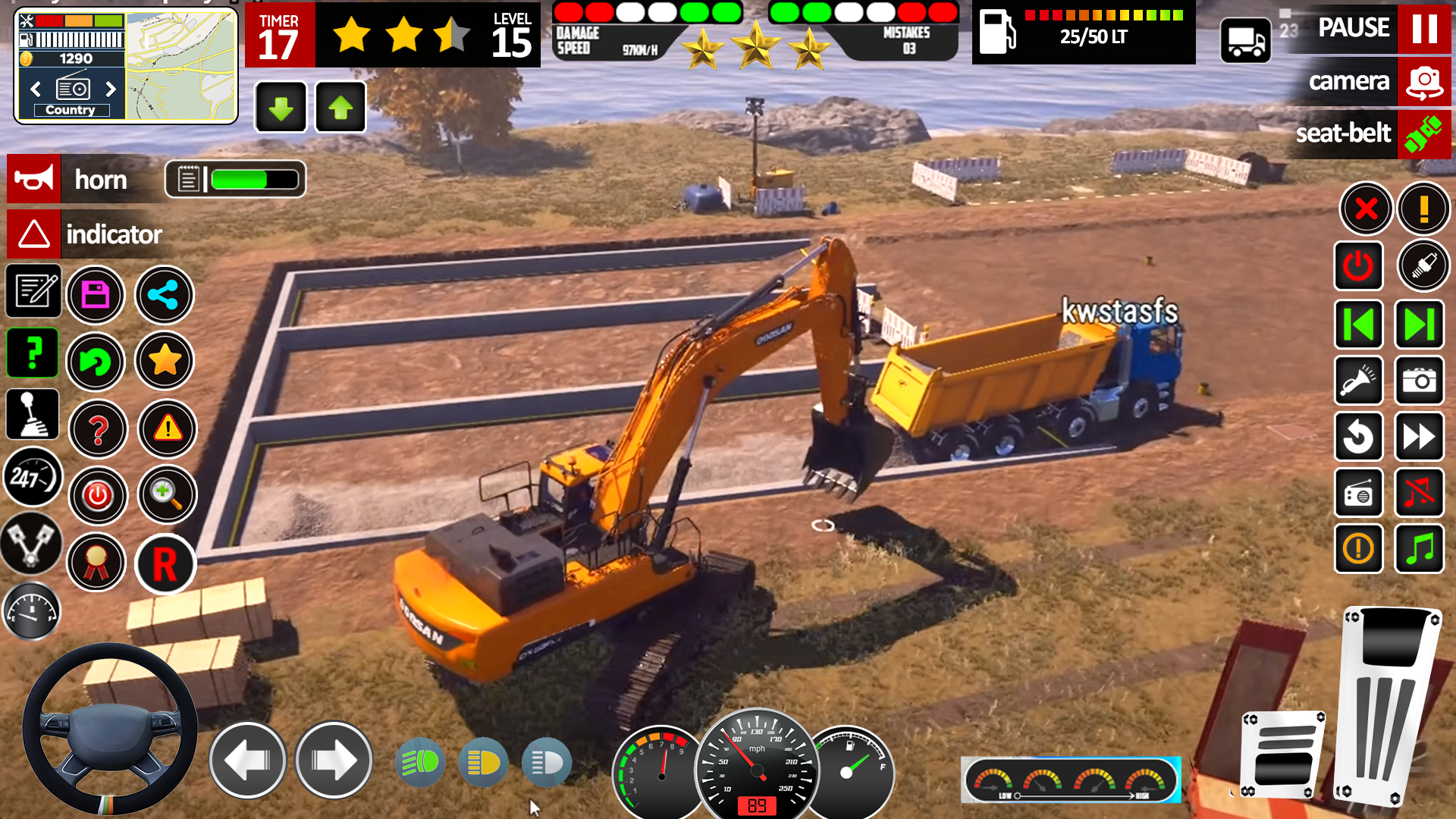
Task: Click the truck mode icon near PAUSE
Action: (1244, 39)
